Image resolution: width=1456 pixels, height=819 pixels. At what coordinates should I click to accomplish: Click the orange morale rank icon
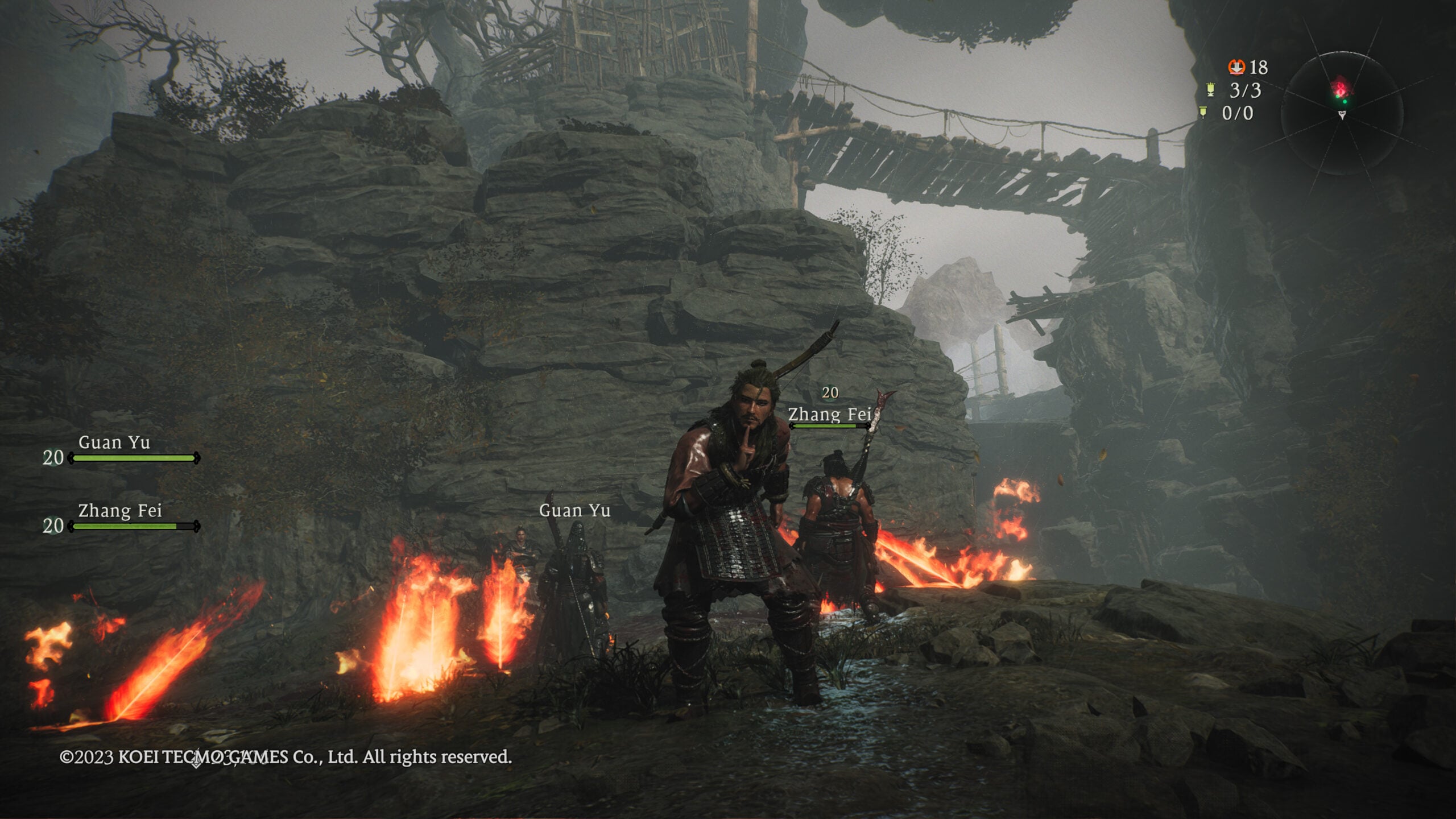click(x=1236, y=67)
